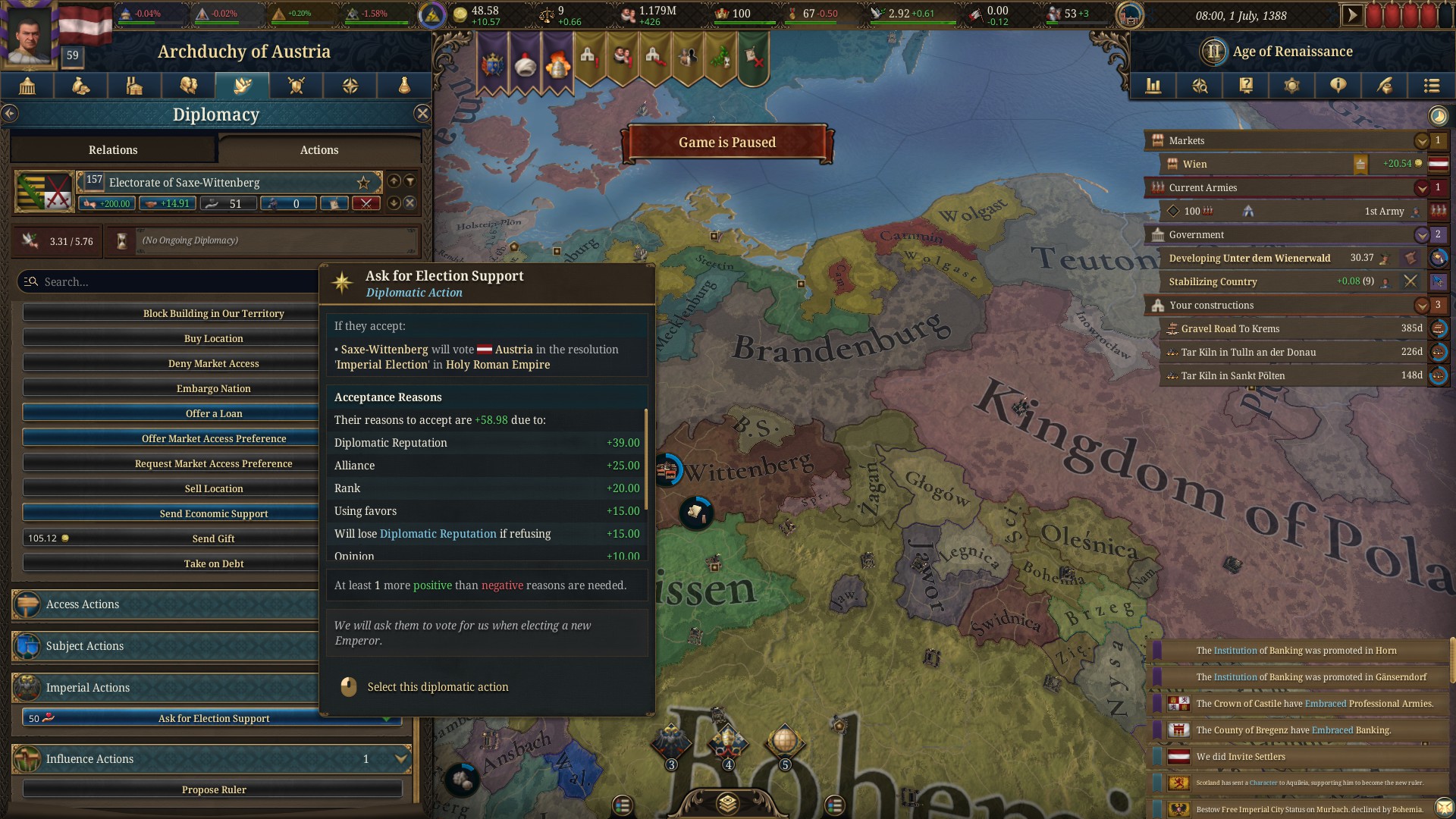Image resolution: width=1456 pixels, height=819 pixels.
Task: Open the Military tab (crossed swords icon)
Action: (296, 86)
